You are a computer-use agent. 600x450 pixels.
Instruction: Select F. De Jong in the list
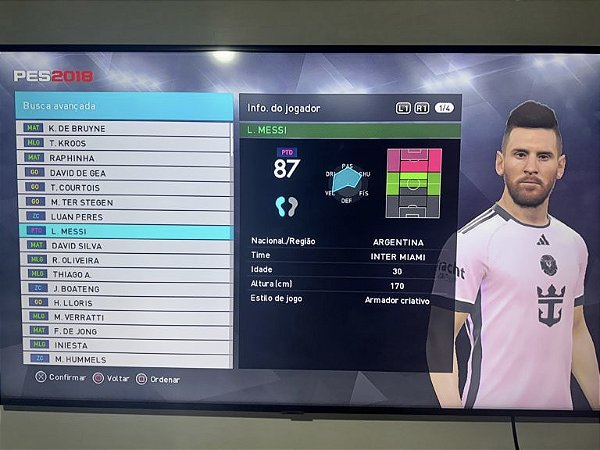125,330
